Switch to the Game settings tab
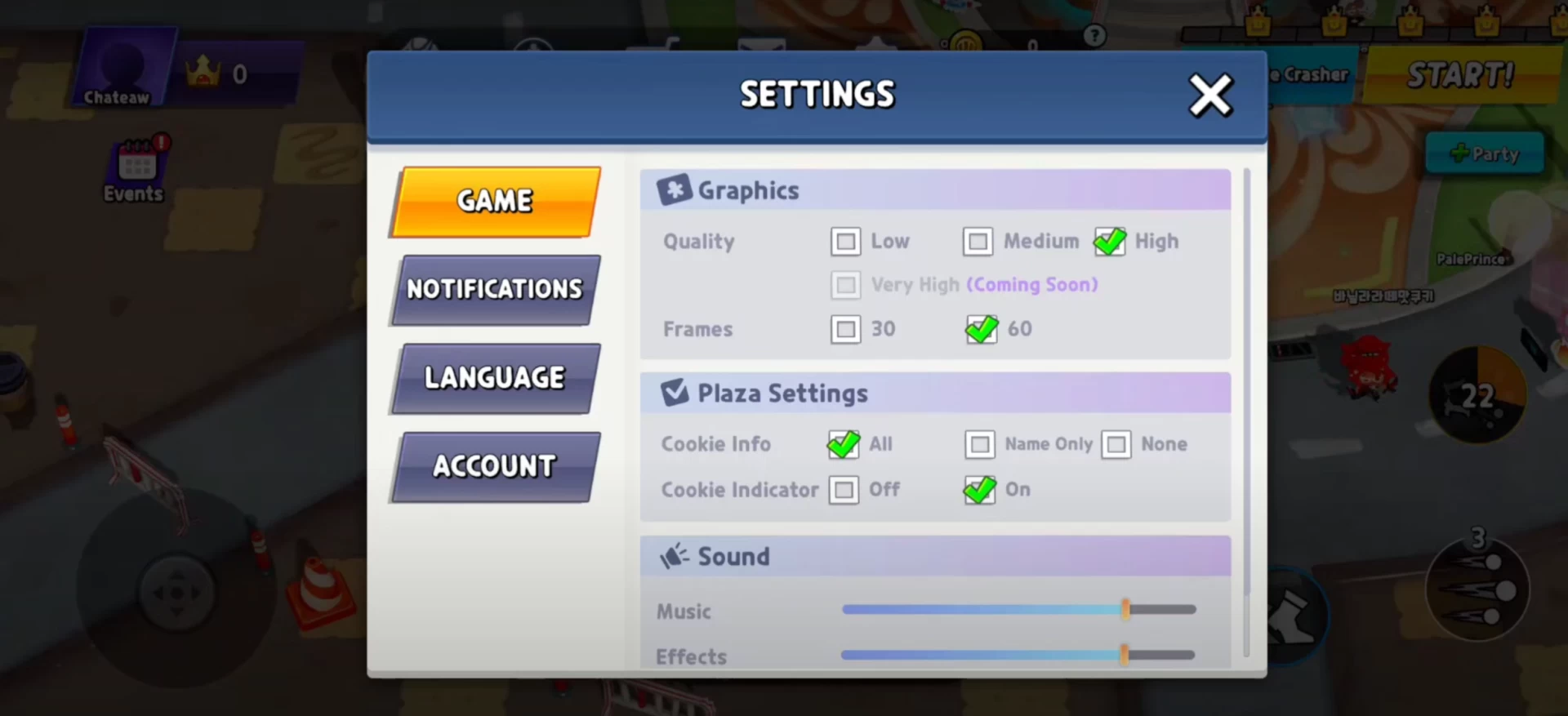This screenshot has width=1568, height=716. [496, 202]
